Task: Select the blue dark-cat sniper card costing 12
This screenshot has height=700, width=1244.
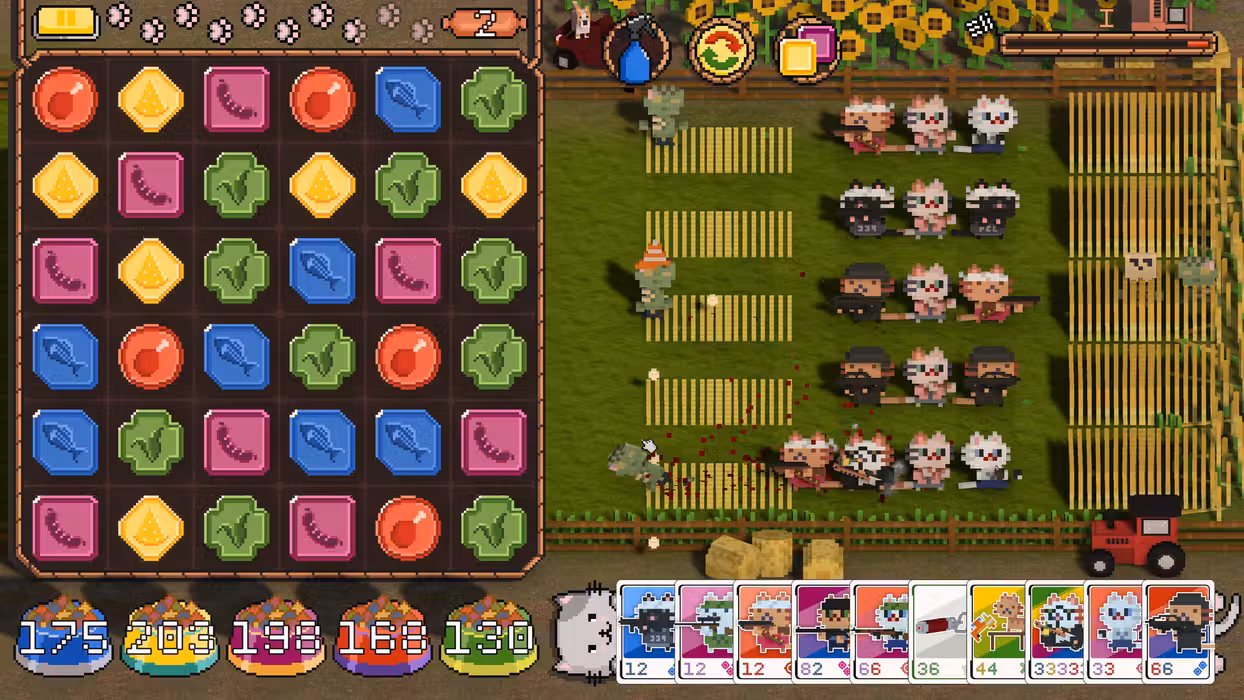Action: (647, 630)
